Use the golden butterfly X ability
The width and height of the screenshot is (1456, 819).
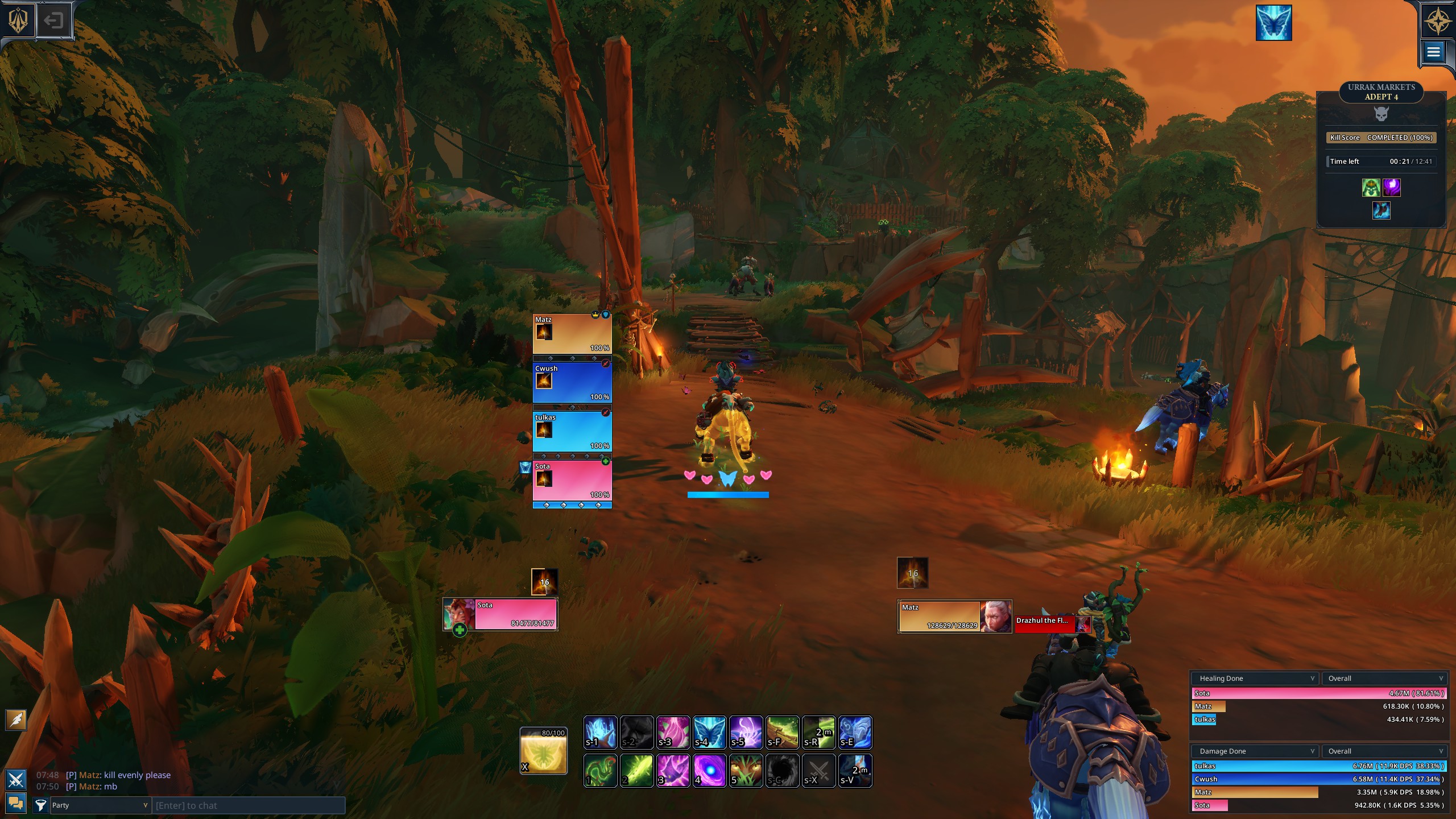[544, 751]
